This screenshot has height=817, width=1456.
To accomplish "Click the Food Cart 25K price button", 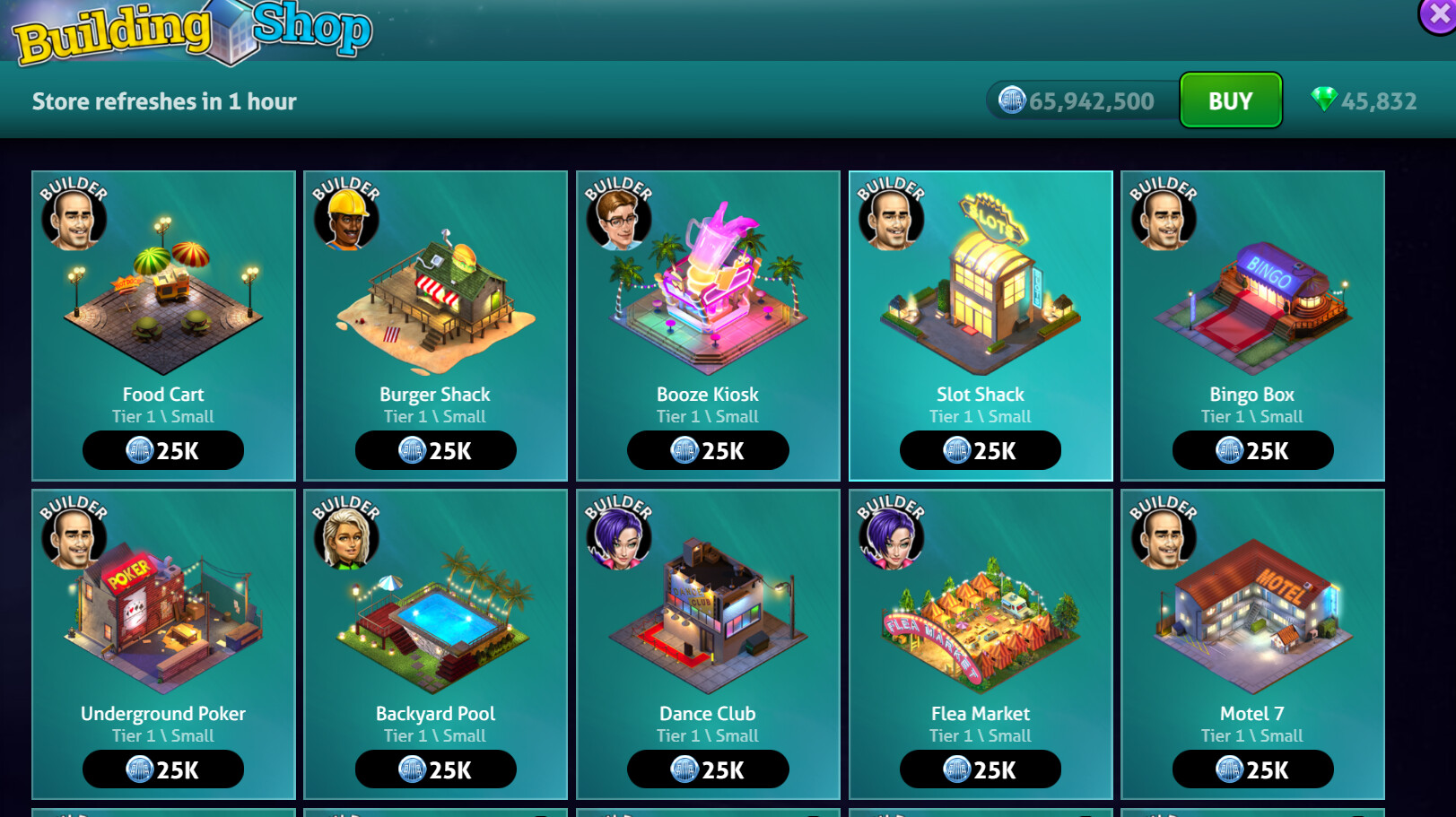I will click(163, 450).
